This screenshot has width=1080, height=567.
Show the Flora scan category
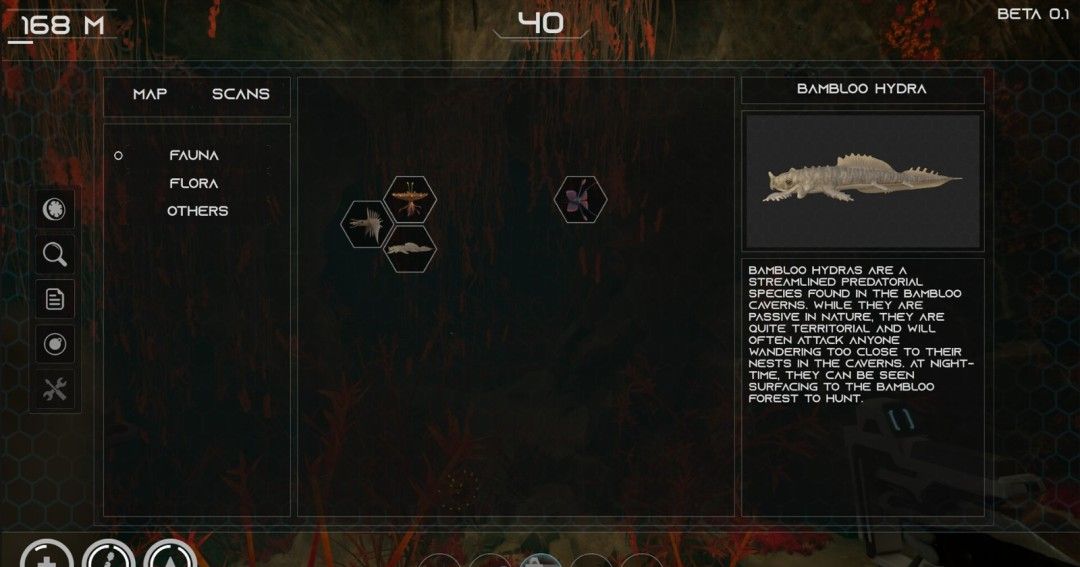tap(194, 183)
